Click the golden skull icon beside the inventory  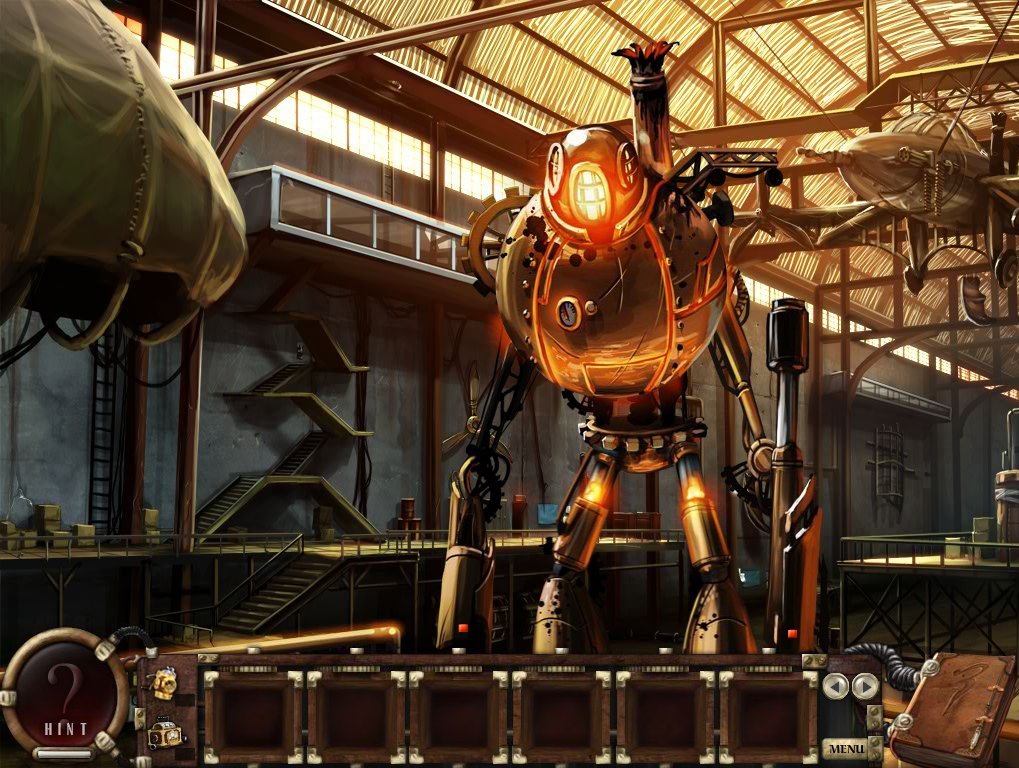point(165,685)
